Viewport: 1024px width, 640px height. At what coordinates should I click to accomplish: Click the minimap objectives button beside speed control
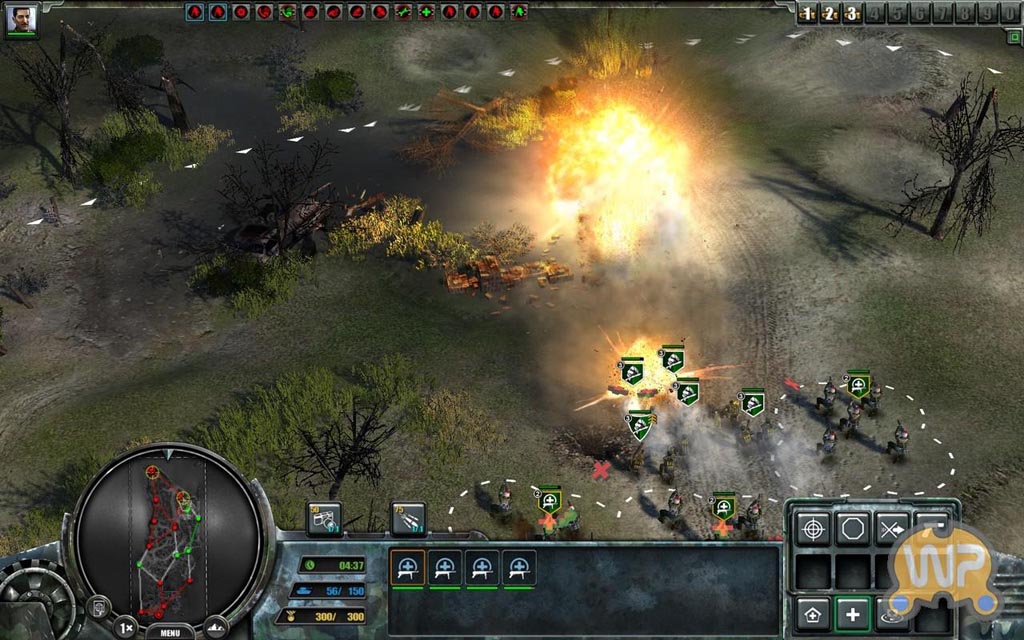pyautogui.click(x=99, y=607)
